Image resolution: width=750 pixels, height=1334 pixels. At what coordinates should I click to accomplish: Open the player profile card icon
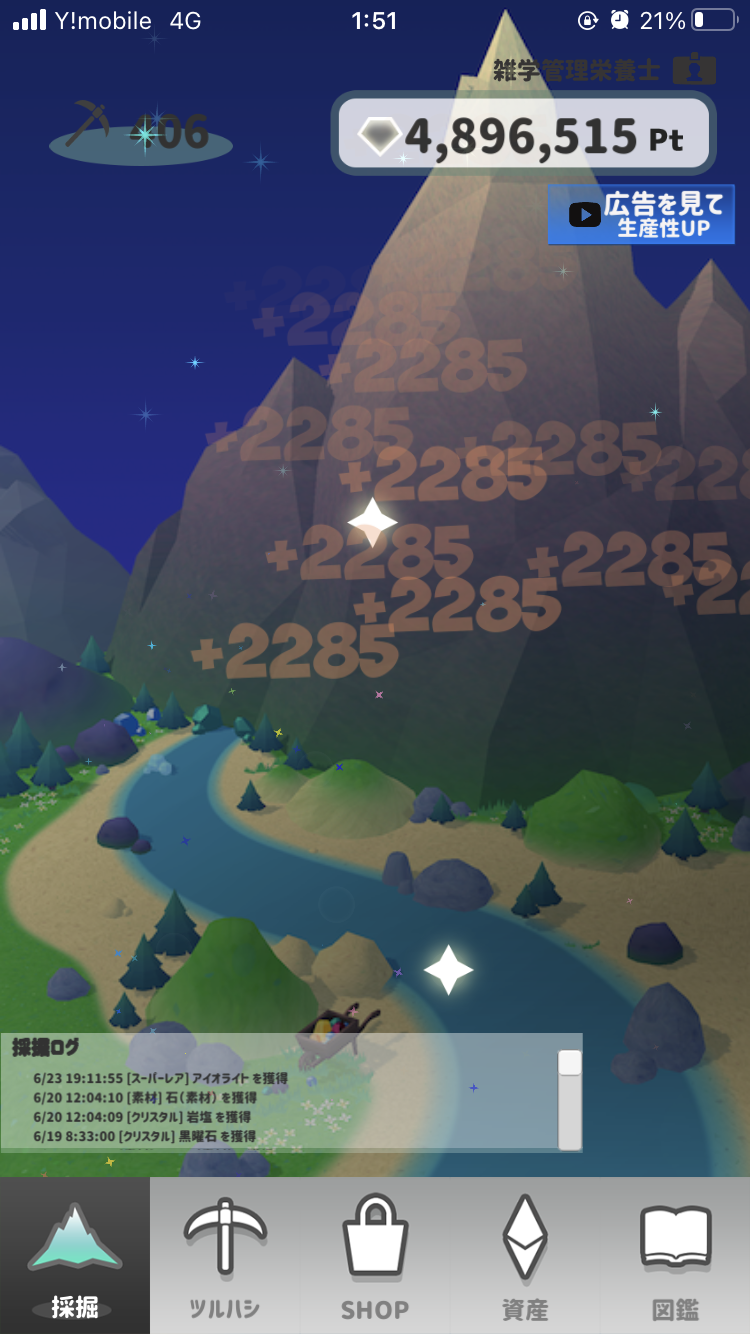point(694,70)
